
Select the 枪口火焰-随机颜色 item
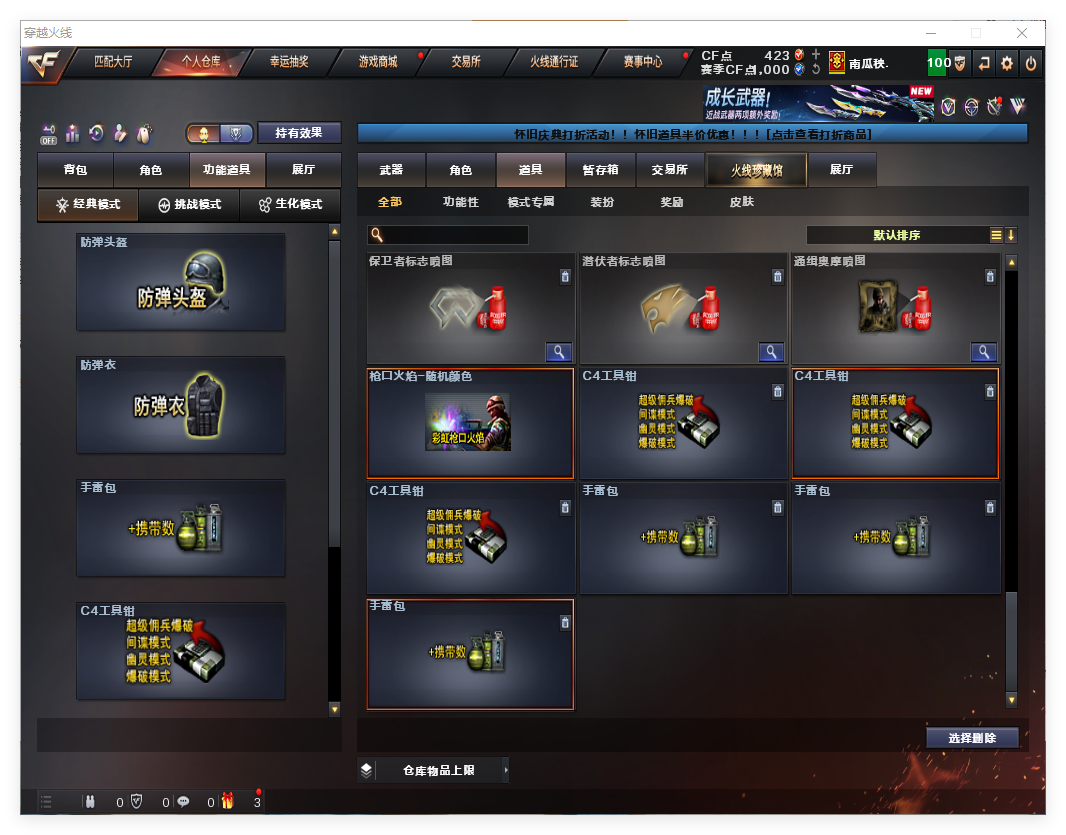[x=470, y=423]
